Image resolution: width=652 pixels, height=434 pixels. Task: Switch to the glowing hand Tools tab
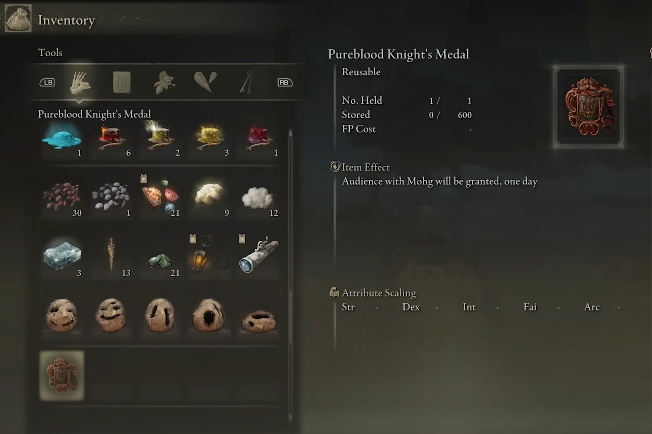79,82
